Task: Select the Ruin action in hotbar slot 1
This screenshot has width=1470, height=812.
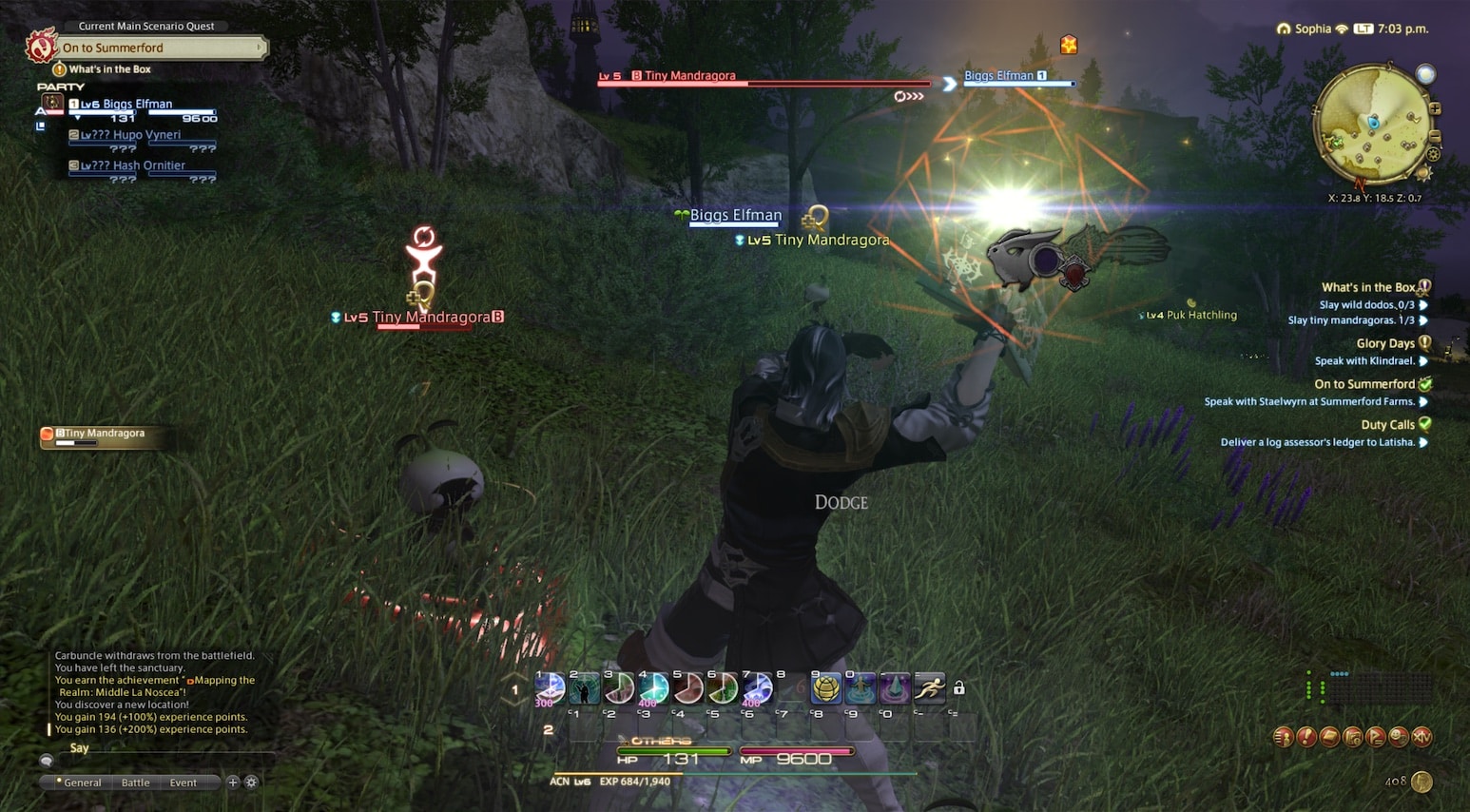Action: tap(549, 687)
